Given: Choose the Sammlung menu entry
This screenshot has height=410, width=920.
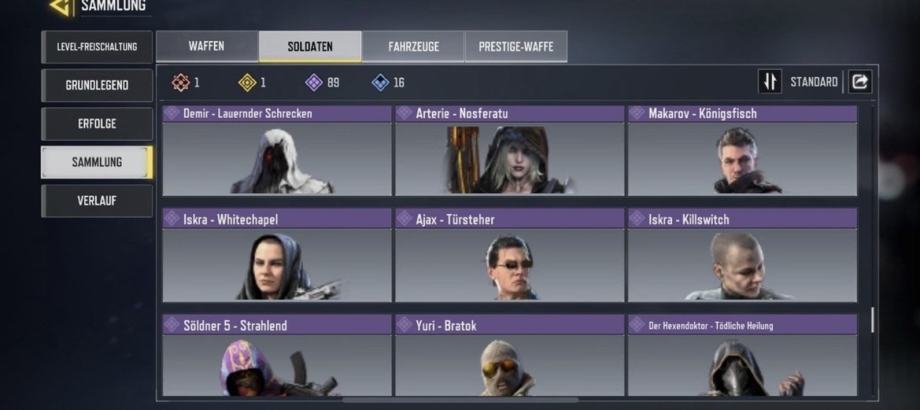Looking at the screenshot, I should pos(96,162).
